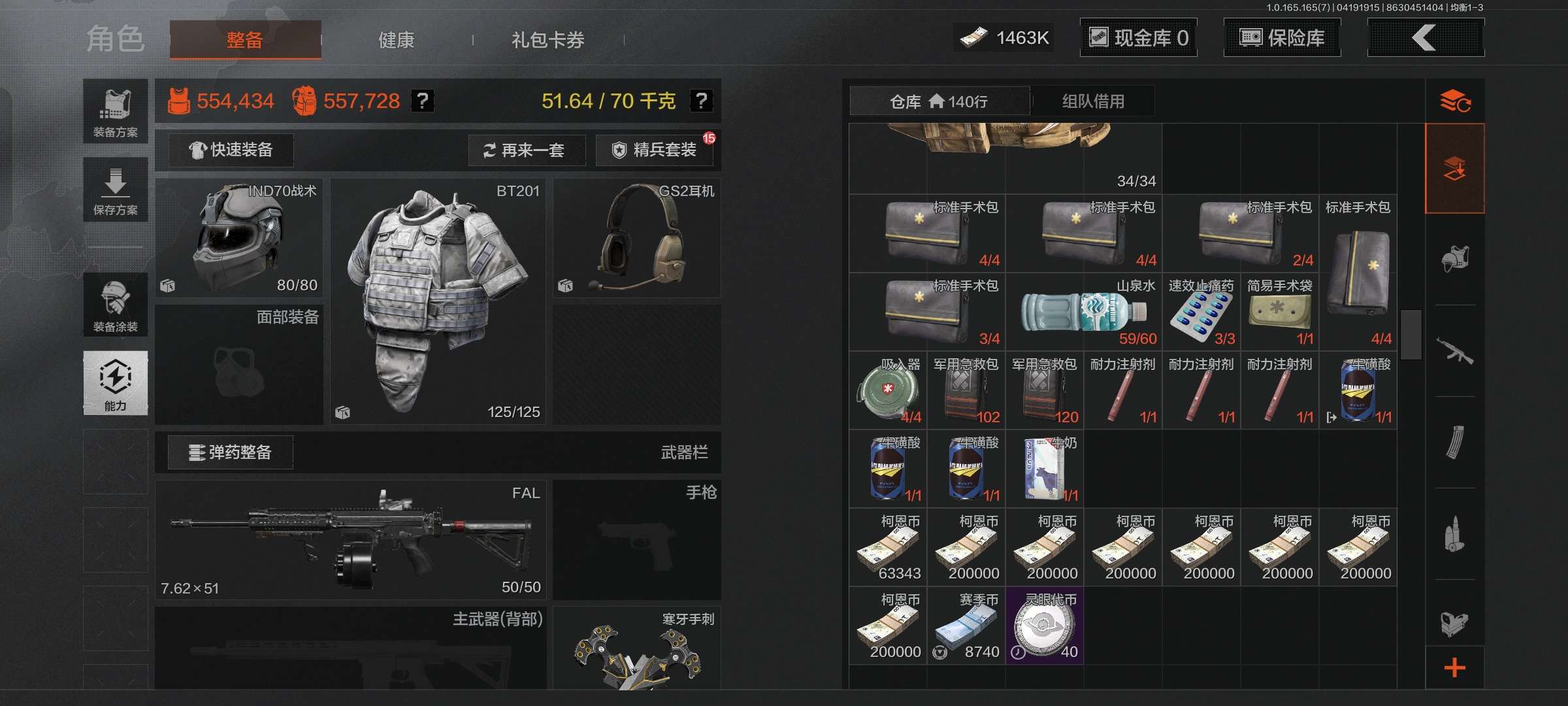The width and height of the screenshot is (1568, 706).
Task: Click the stacked-items refresh icon atop the right sidebar
Action: point(1456,101)
